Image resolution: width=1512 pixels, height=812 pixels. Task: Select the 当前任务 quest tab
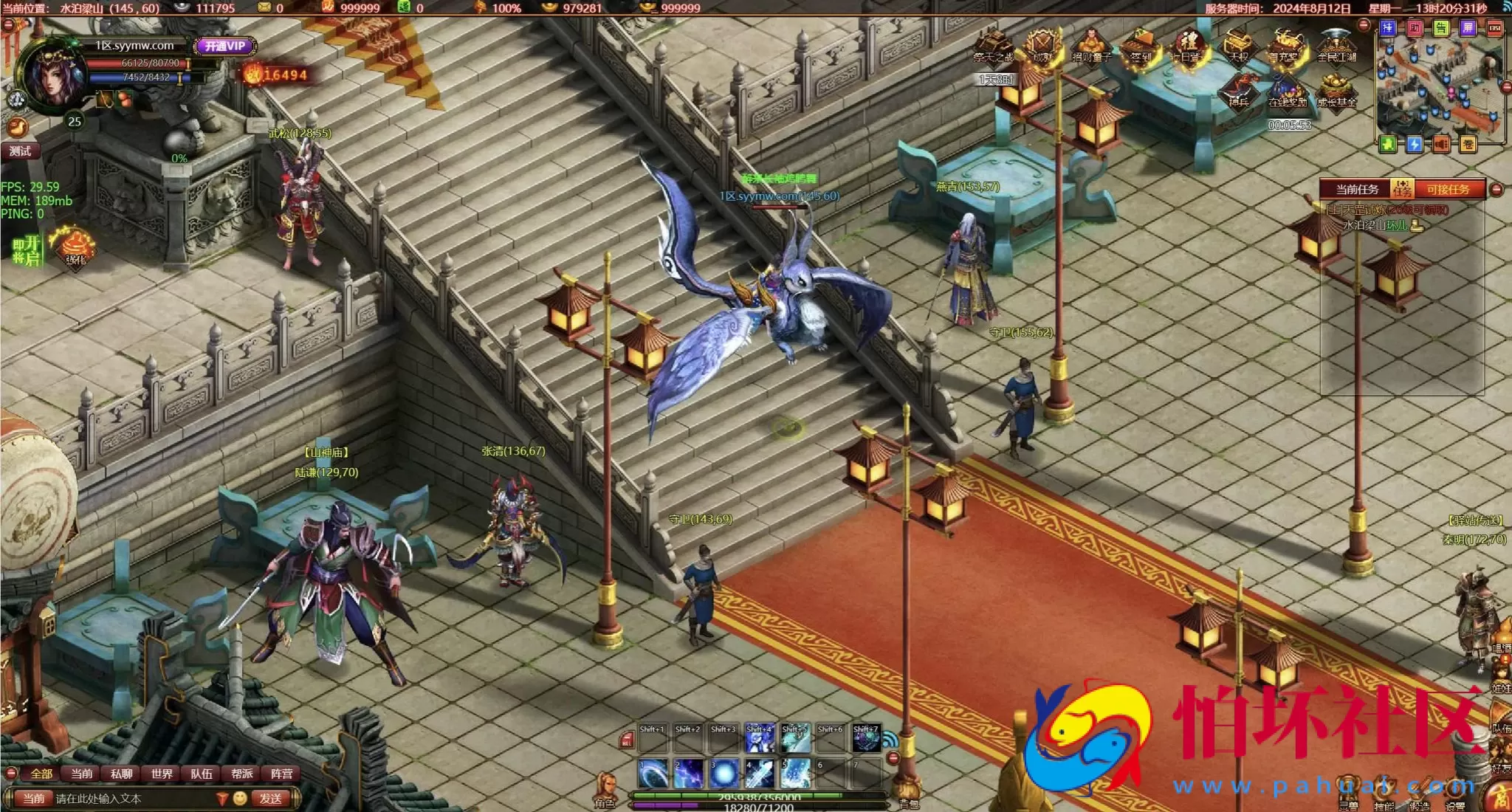(1357, 190)
